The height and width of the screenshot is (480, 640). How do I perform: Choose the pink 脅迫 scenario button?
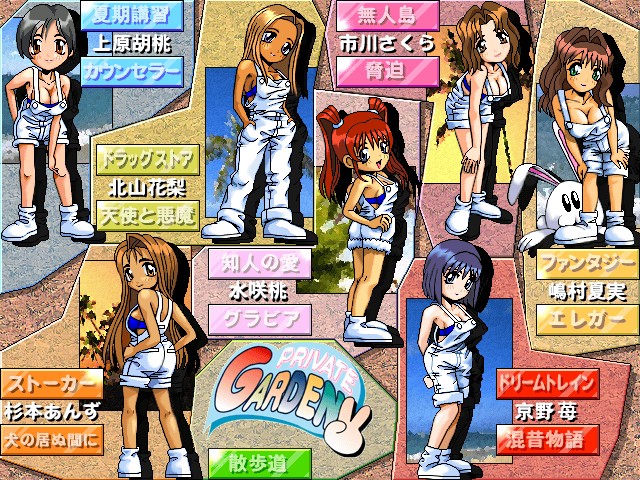(x=387, y=71)
